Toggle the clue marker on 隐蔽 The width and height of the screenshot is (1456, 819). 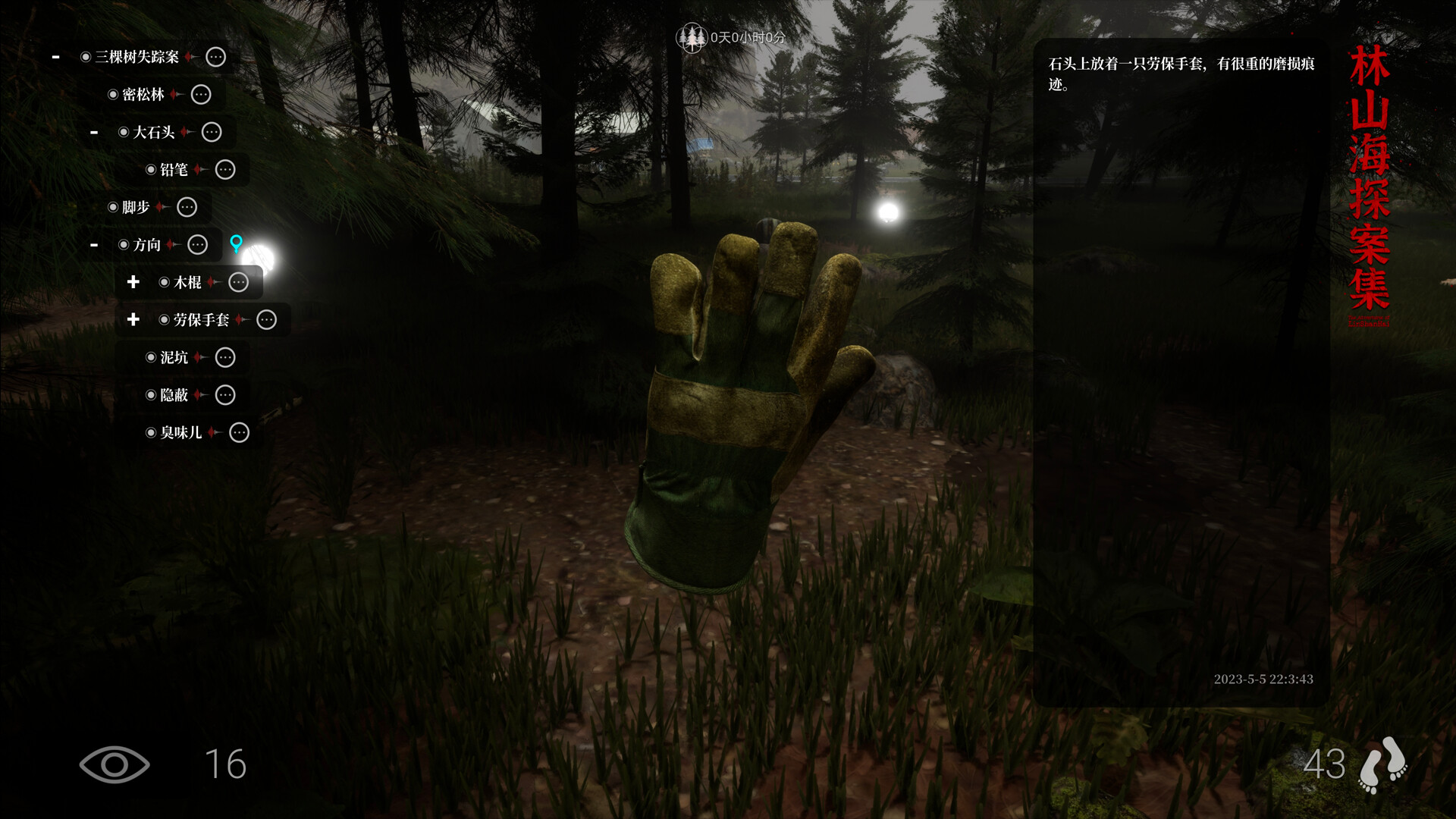click(x=151, y=395)
